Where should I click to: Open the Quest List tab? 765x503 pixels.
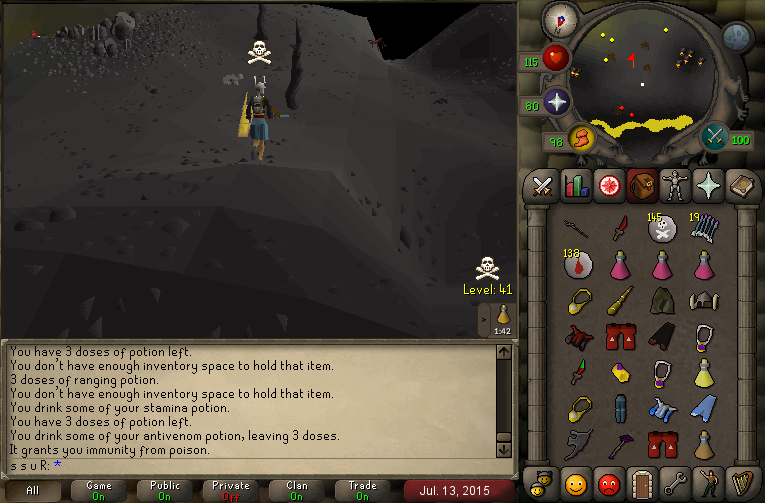point(607,186)
